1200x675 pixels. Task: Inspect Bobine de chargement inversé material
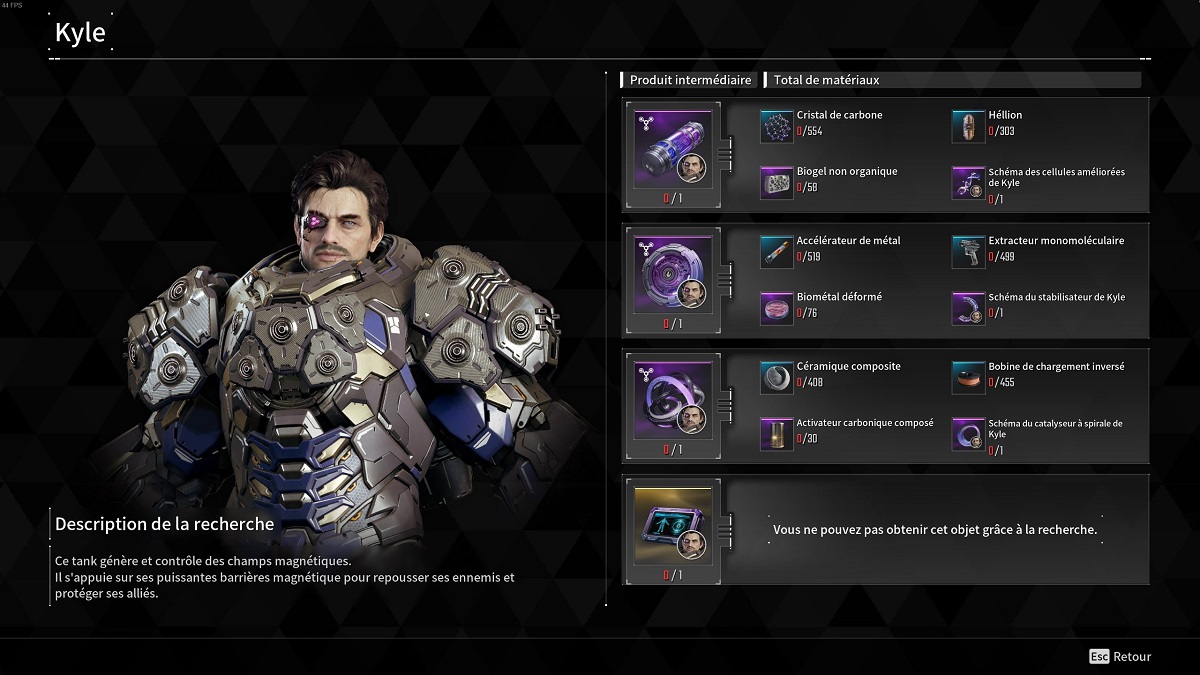click(968, 377)
